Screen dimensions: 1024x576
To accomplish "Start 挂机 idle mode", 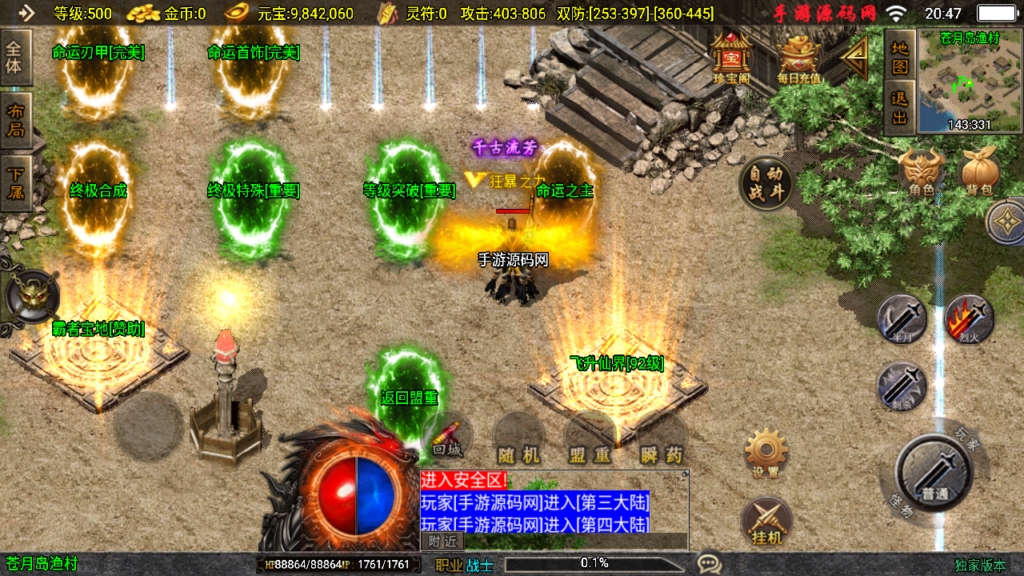I will click(767, 520).
